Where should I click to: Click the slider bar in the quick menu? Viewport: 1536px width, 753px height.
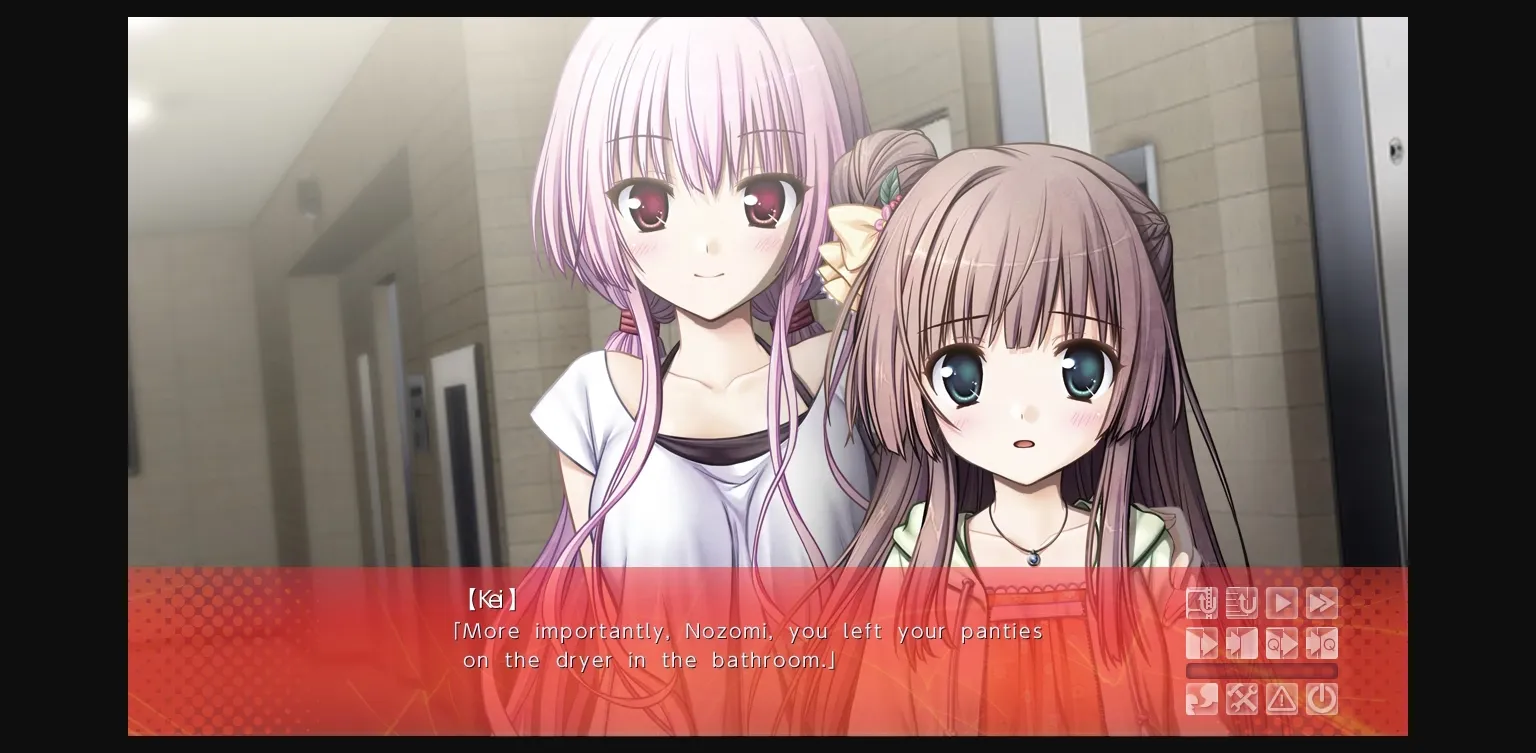1262,671
